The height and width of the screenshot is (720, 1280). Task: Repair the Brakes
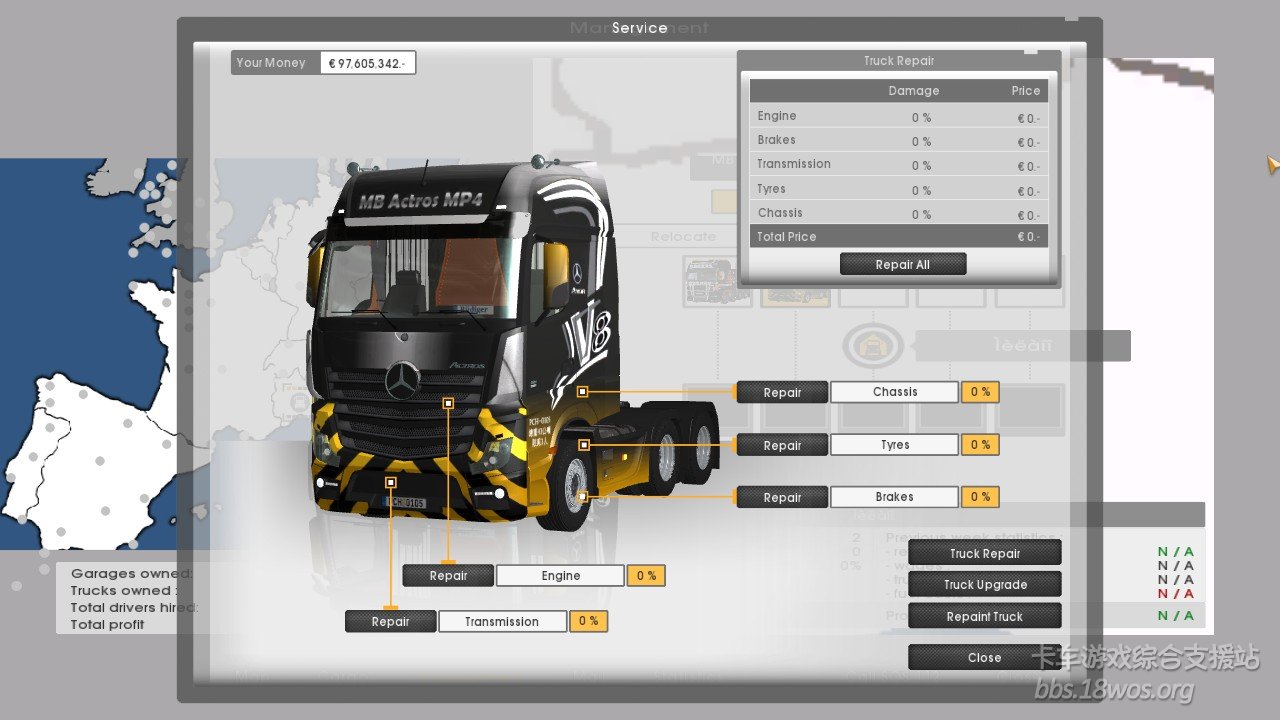point(782,497)
